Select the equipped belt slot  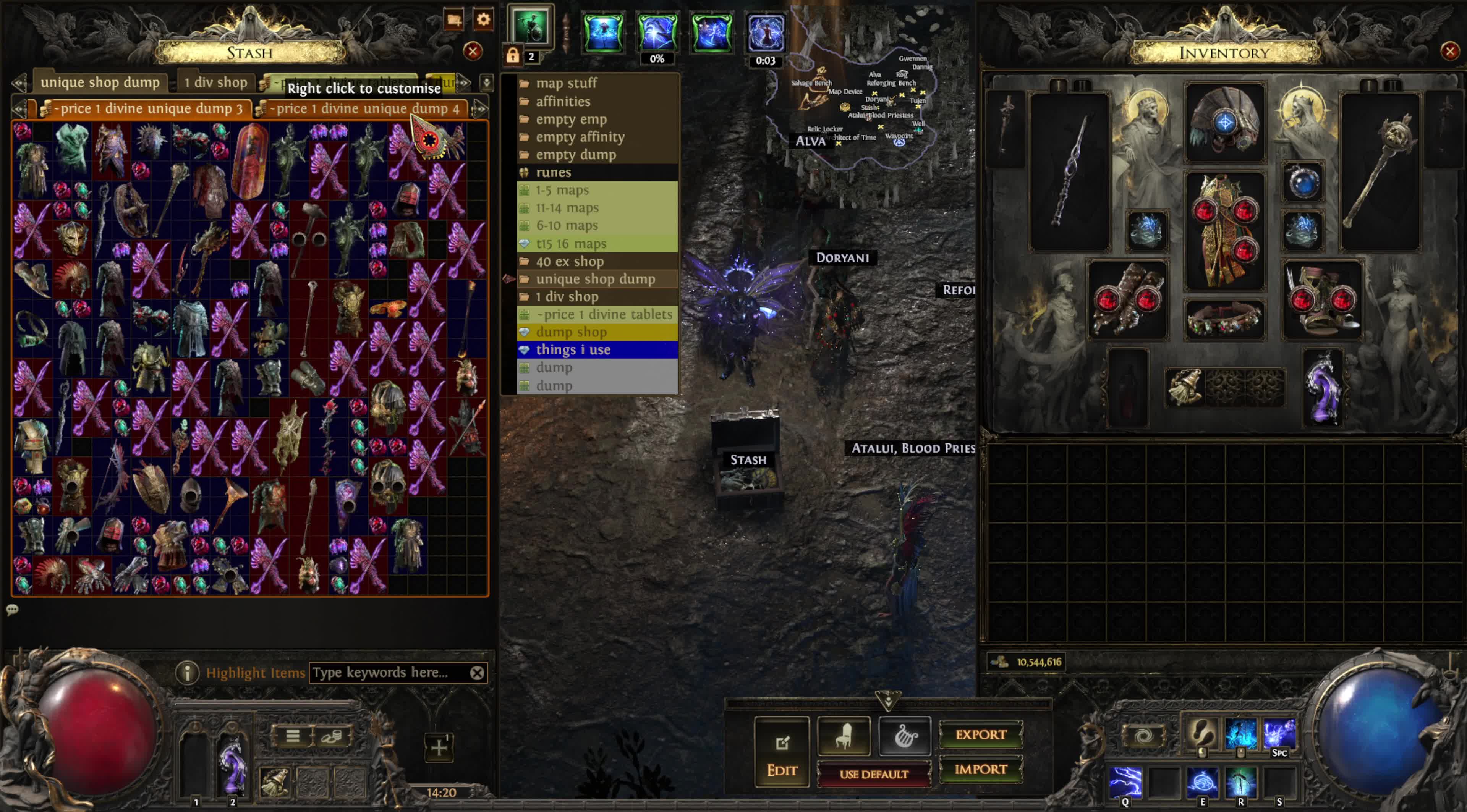[1224, 320]
